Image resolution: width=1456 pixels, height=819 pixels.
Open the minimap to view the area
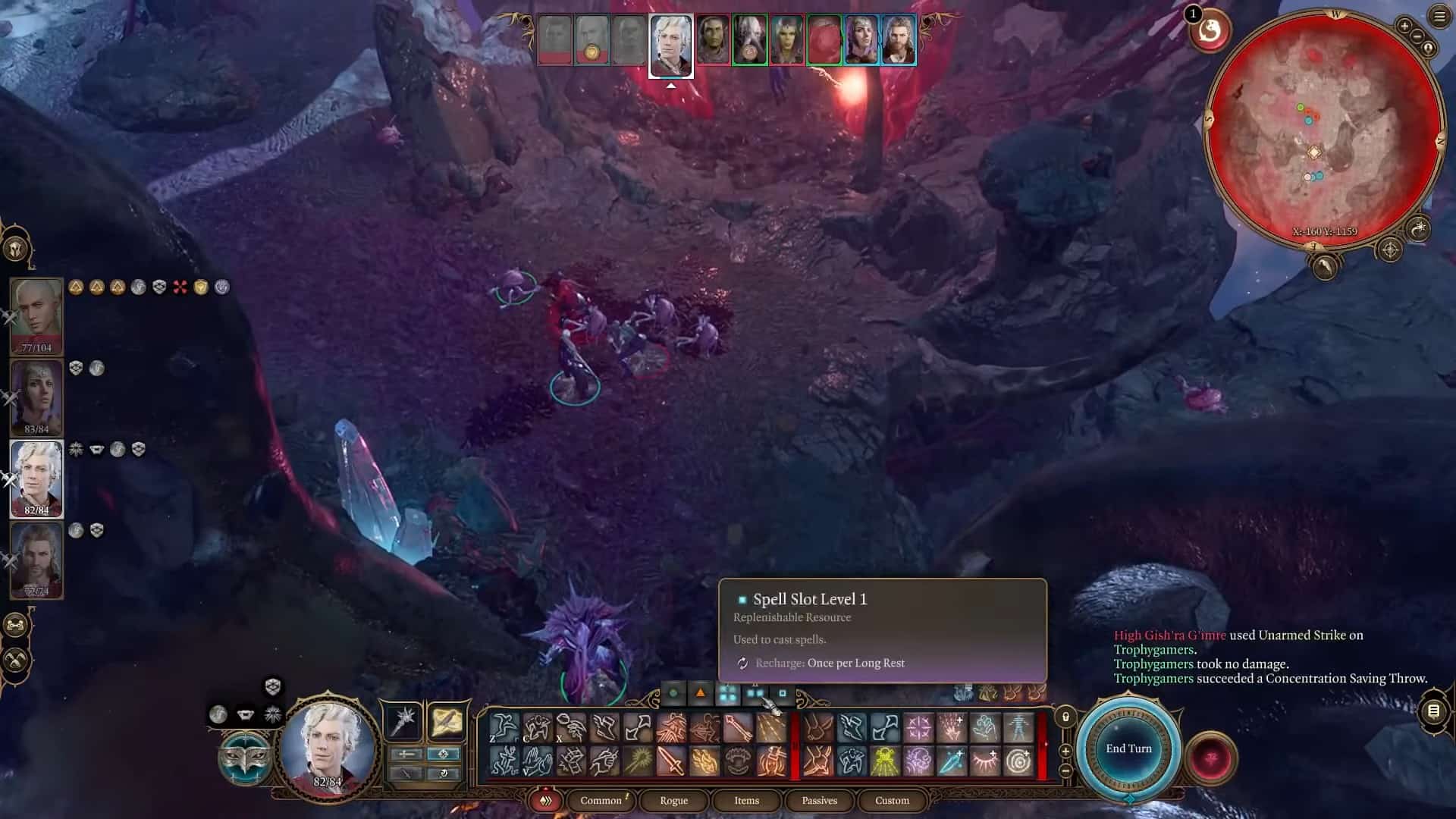tap(1323, 129)
